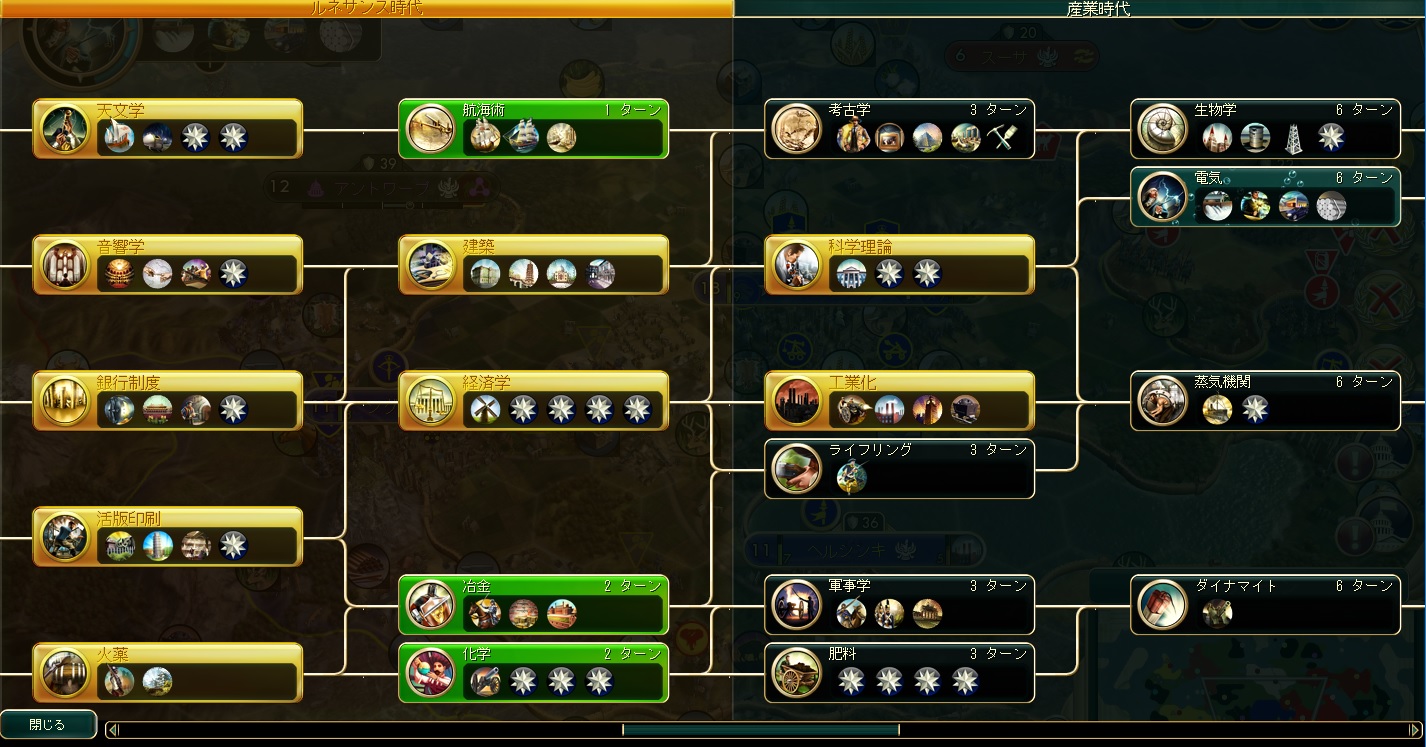Click the 活版印刷 technology box
This screenshot has height=747, width=1426.
[x=167, y=536]
